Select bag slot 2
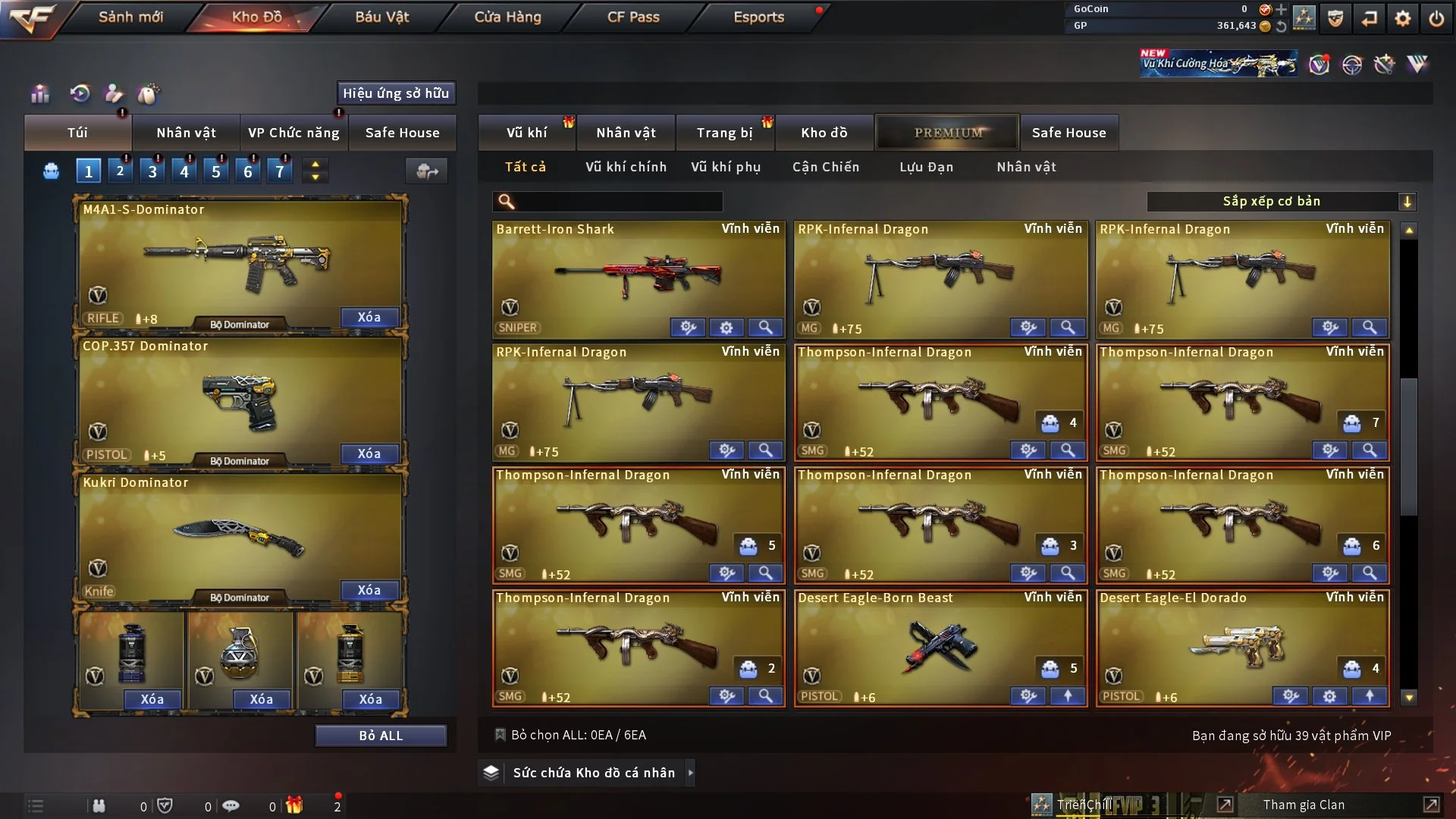 pyautogui.click(x=120, y=170)
